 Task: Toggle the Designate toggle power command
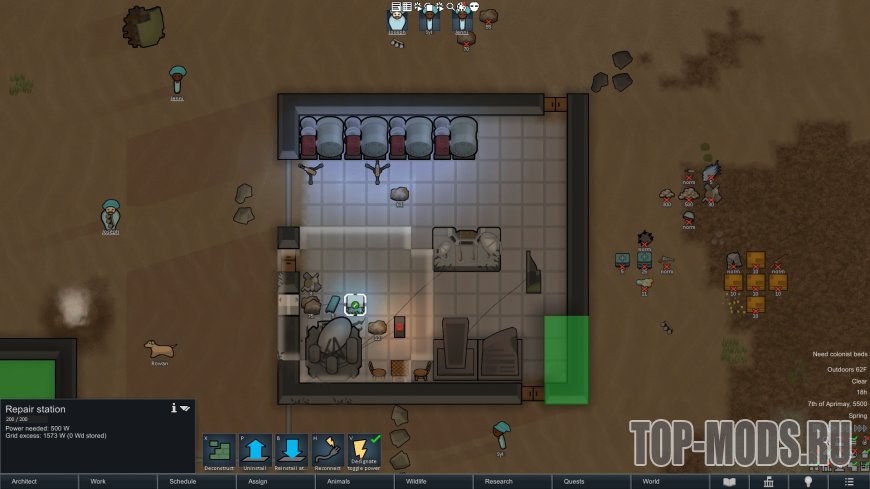click(365, 452)
